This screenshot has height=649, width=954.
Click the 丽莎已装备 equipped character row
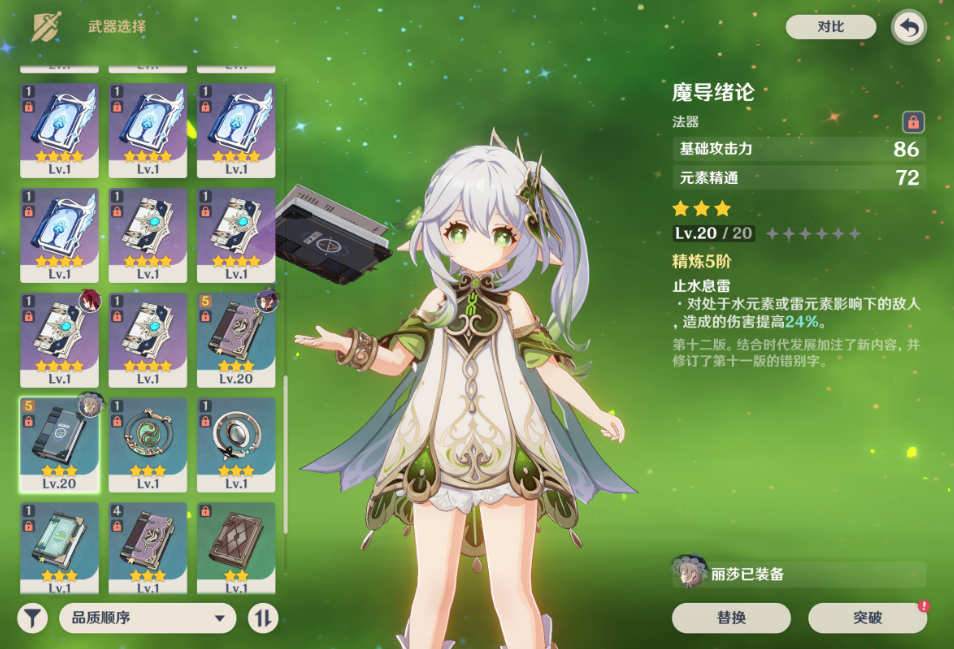tap(798, 574)
